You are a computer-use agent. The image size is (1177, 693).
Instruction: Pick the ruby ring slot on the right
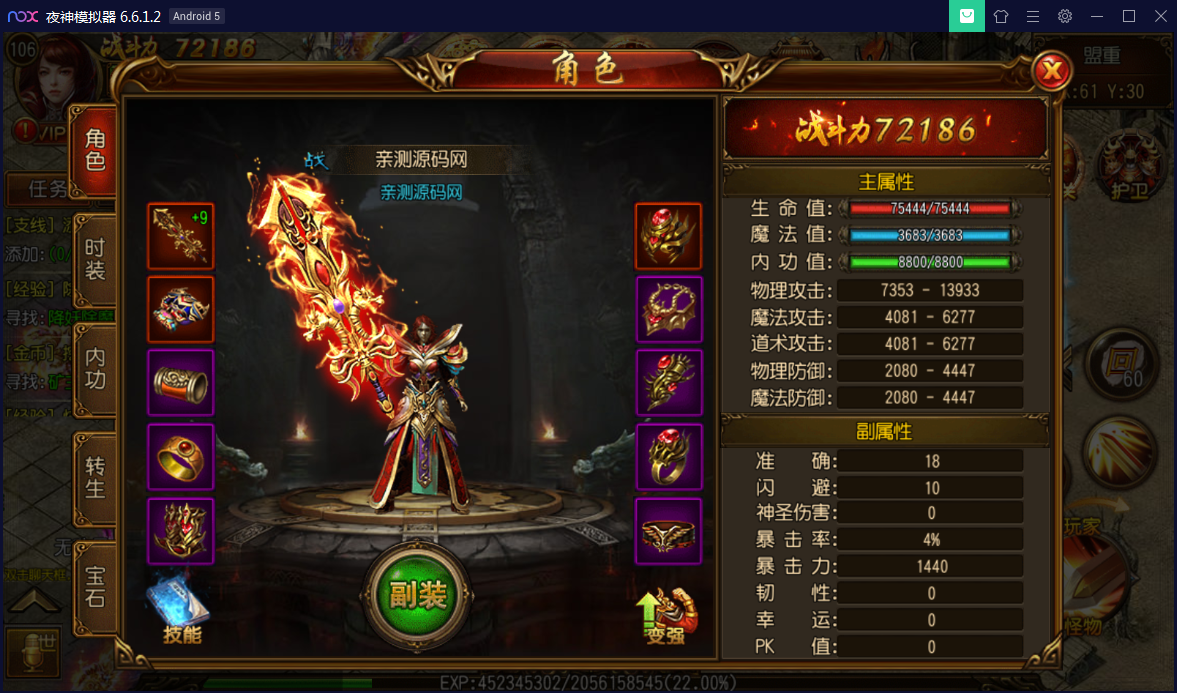tap(669, 456)
